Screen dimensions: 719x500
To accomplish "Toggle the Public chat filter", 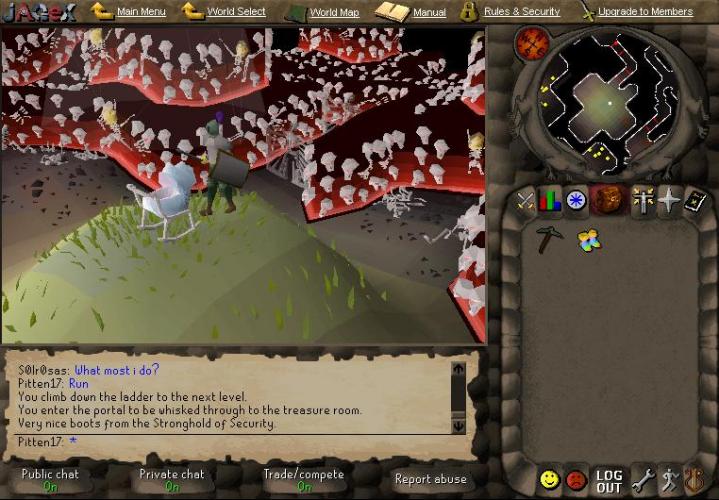I will pyautogui.click(x=51, y=480).
